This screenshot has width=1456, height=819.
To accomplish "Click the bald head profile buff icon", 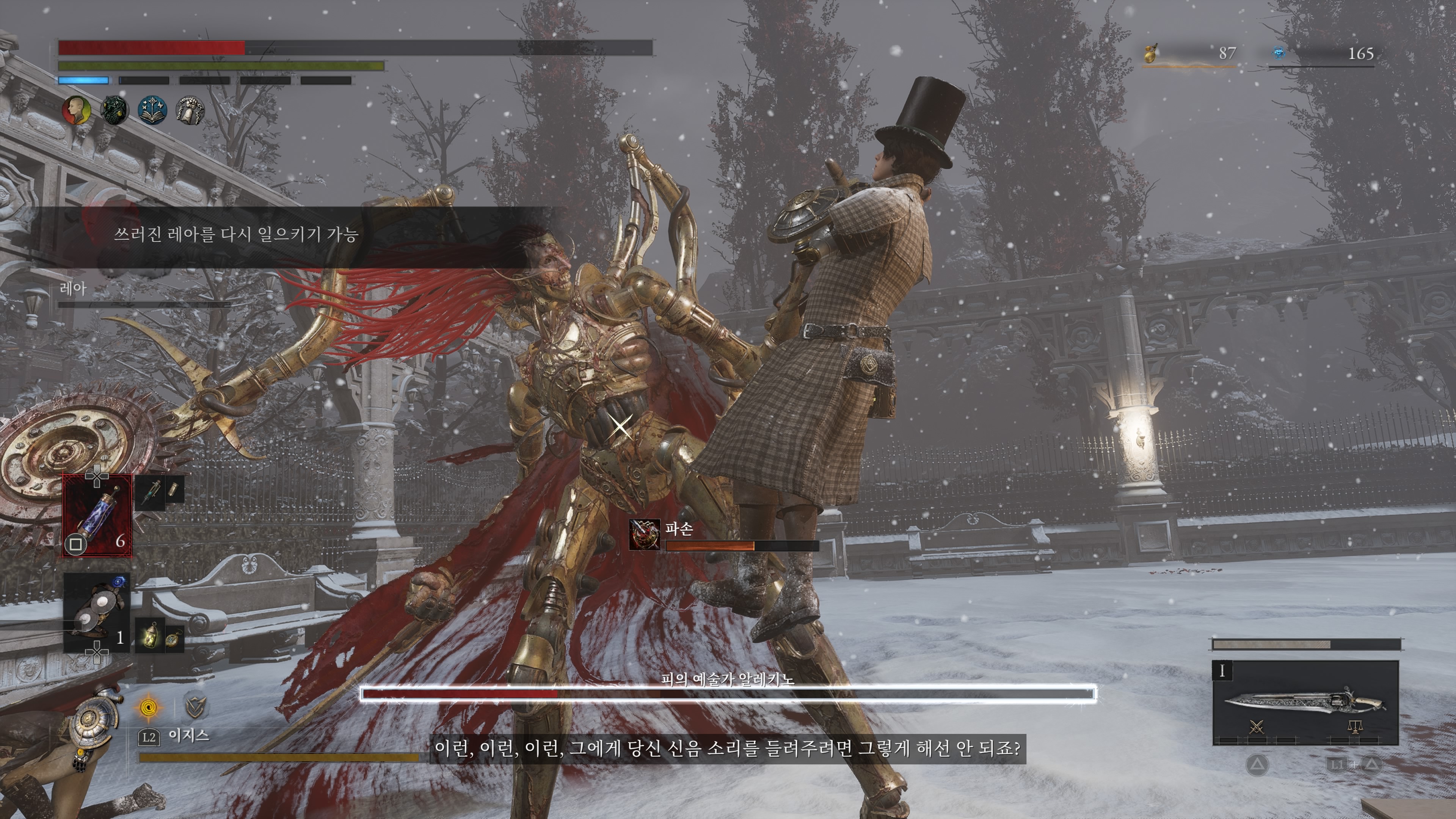I will coord(76,110).
